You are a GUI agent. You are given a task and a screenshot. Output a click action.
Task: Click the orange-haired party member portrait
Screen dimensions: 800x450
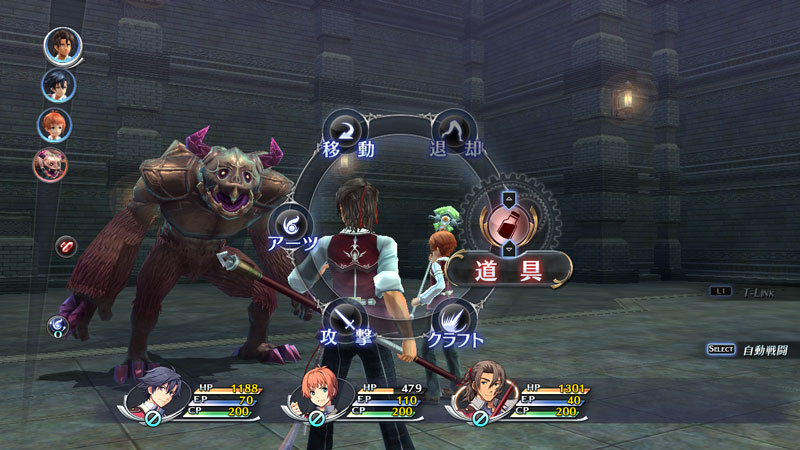(x=320, y=399)
